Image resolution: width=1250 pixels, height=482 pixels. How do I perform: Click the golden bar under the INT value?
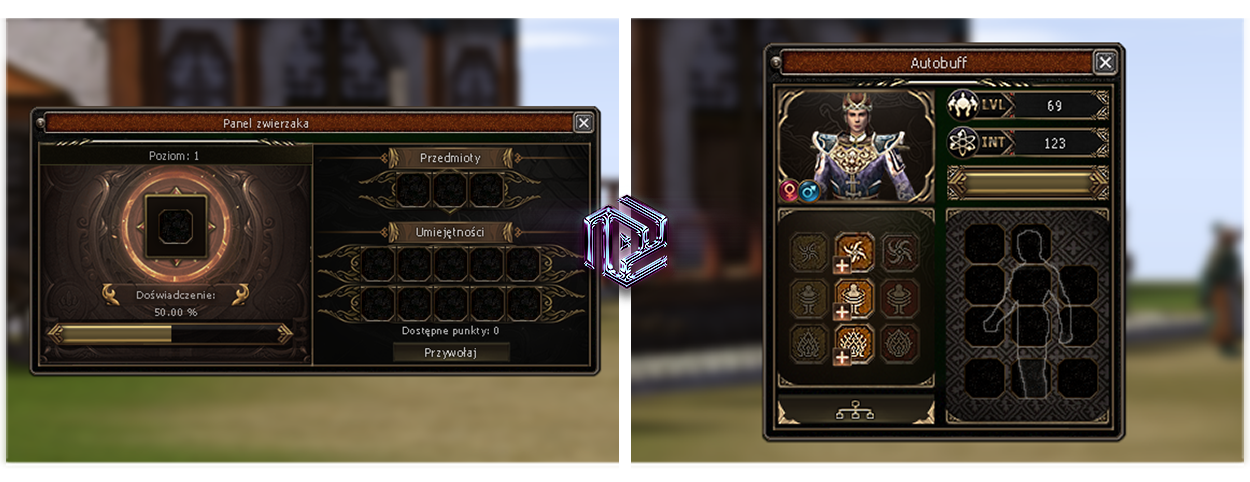1028,182
